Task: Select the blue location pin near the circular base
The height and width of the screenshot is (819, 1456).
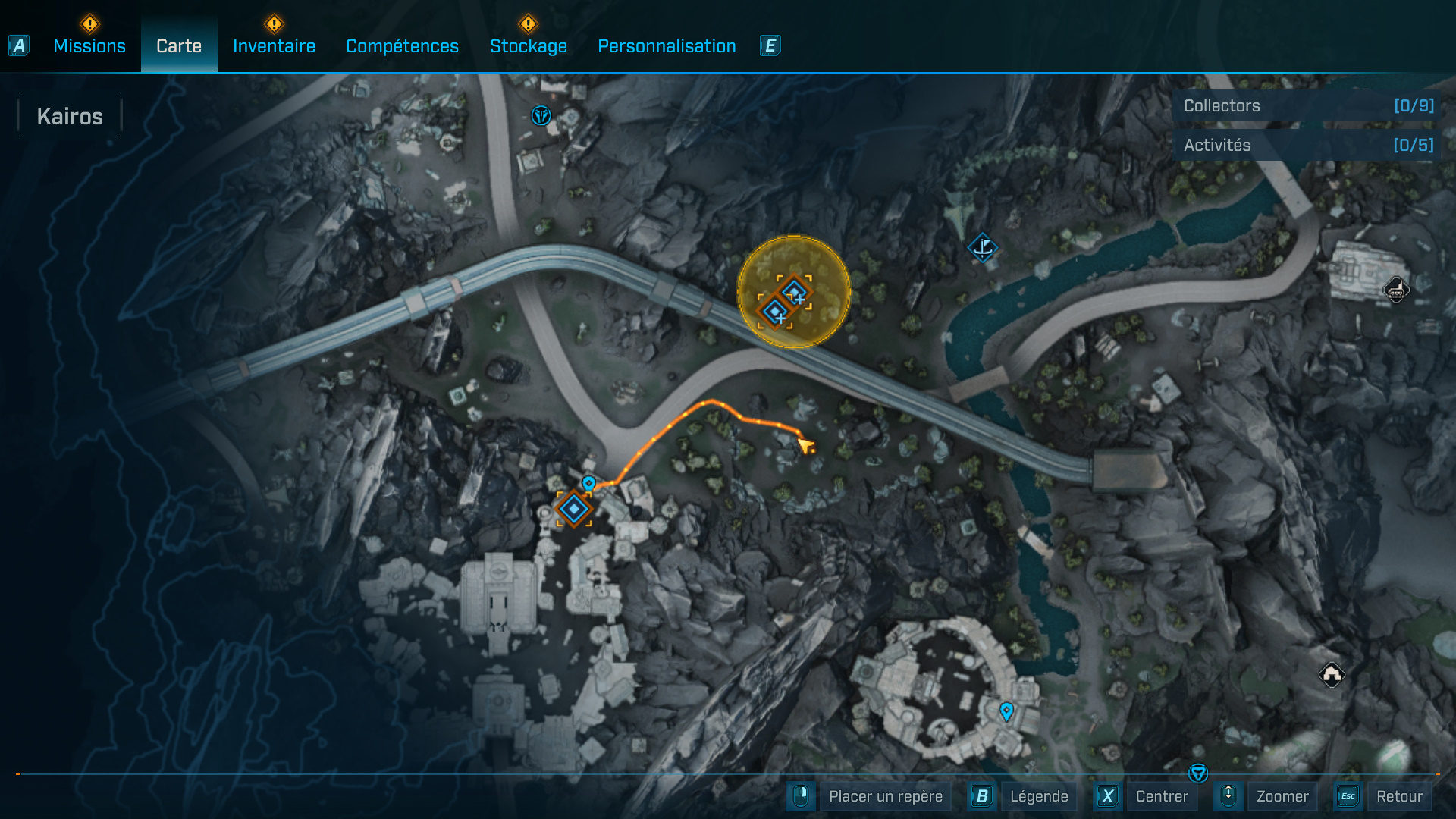Action: click(x=1006, y=711)
